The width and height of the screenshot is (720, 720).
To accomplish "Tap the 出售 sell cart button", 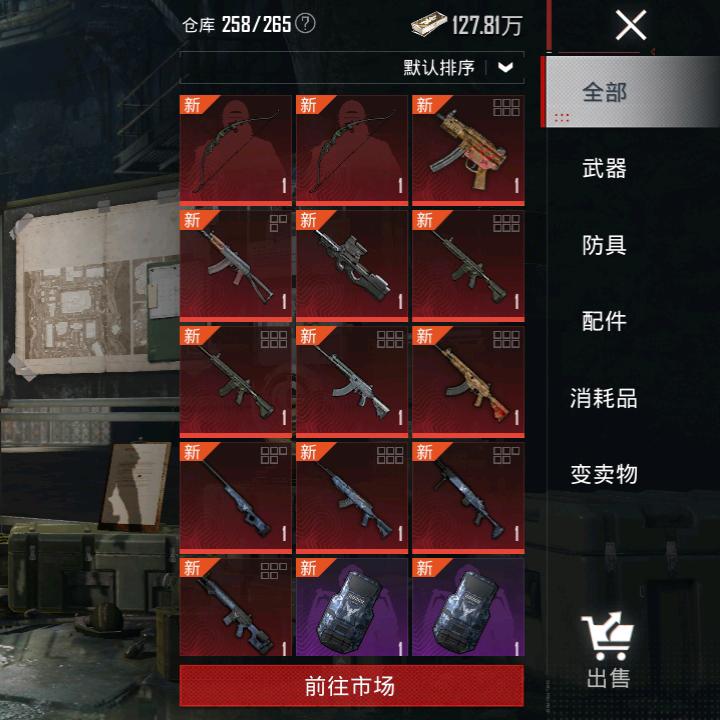I will tap(608, 651).
